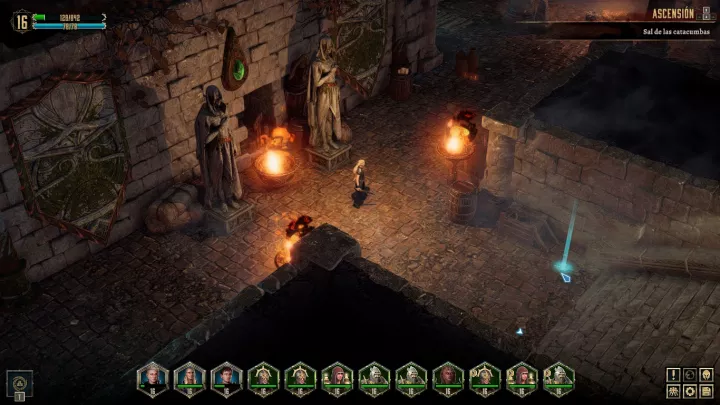Click the circular arrow icon
This screenshot has height=405, width=720.
tap(688, 375)
